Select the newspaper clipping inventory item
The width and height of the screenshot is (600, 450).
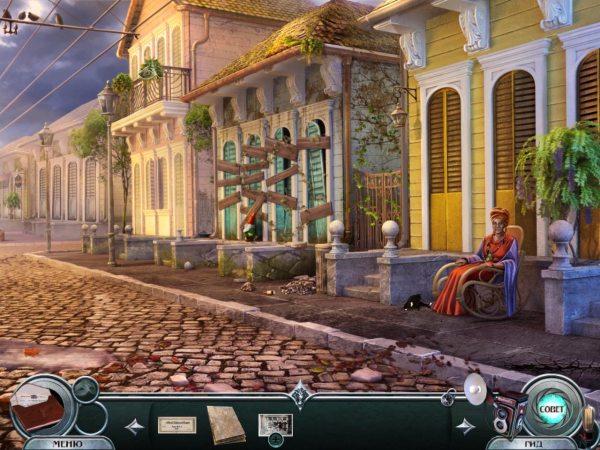pyautogui.click(x=275, y=423)
